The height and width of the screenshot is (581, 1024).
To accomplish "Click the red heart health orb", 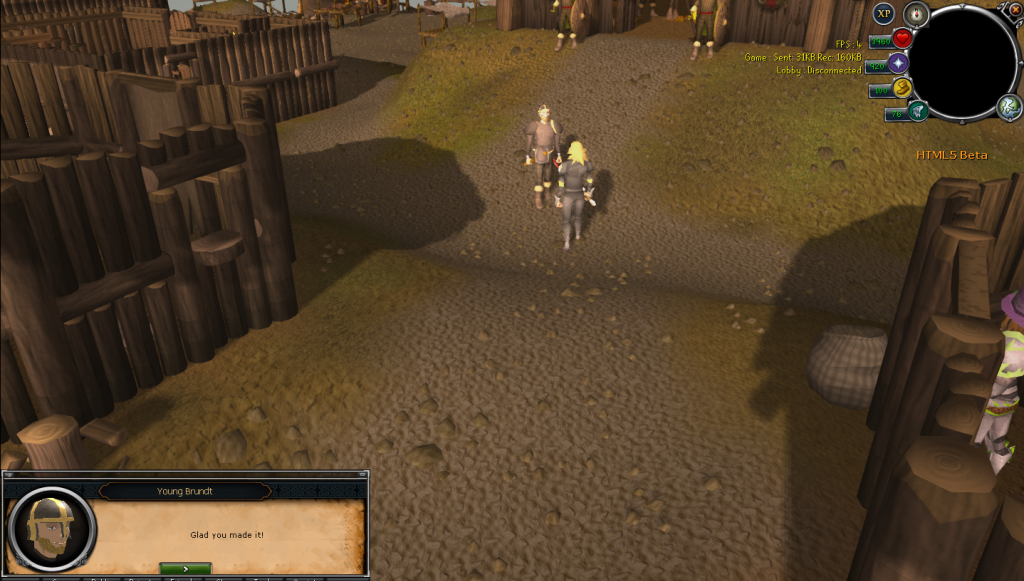I will click(902, 39).
